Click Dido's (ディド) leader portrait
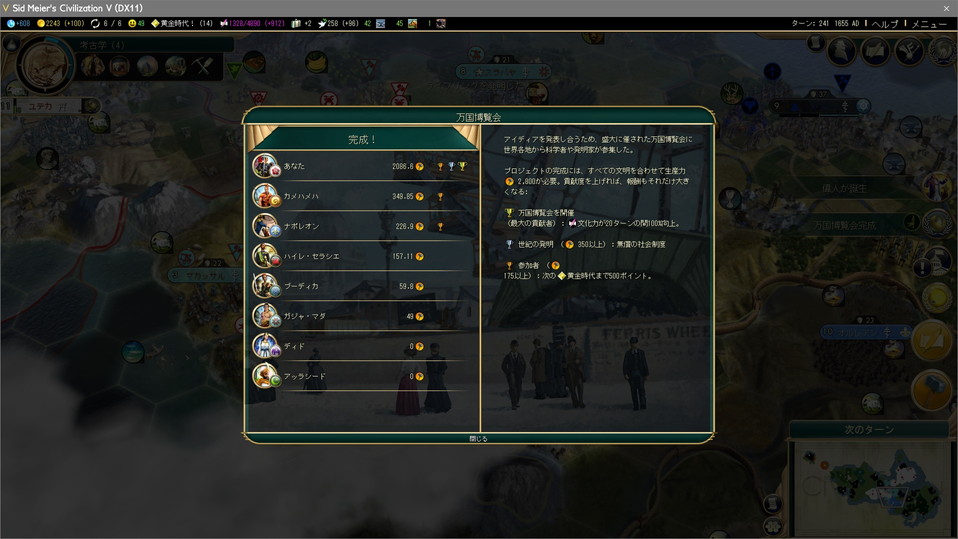 pyautogui.click(x=266, y=346)
